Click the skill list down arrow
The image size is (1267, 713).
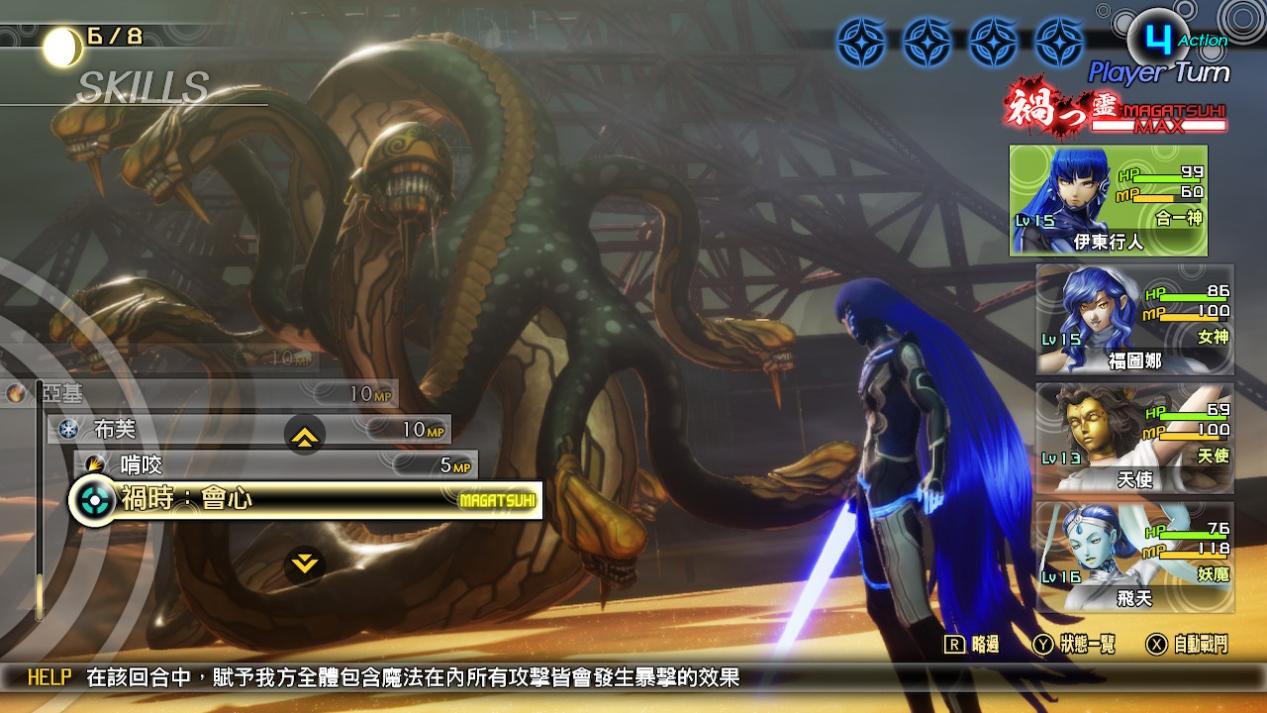(x=304, y=564)
